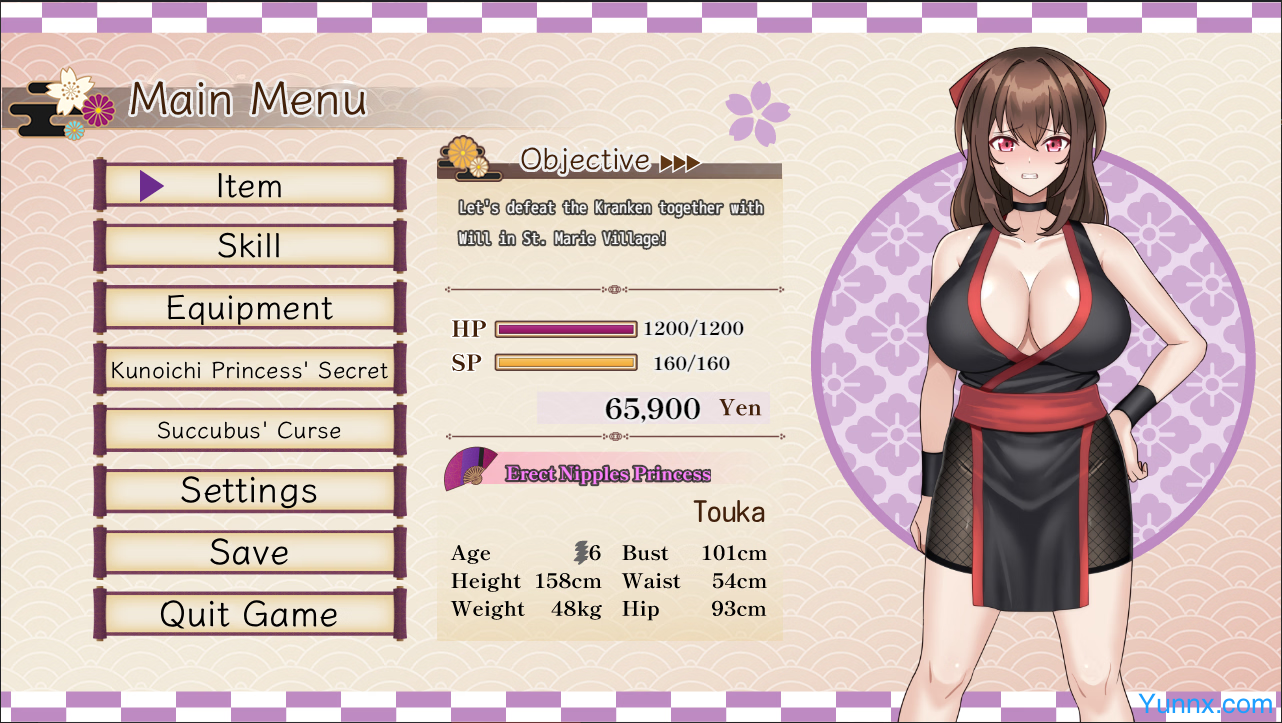This screenshot has width=1282, height=723.
Task: Open the Equipment screen
Action: 249,308
